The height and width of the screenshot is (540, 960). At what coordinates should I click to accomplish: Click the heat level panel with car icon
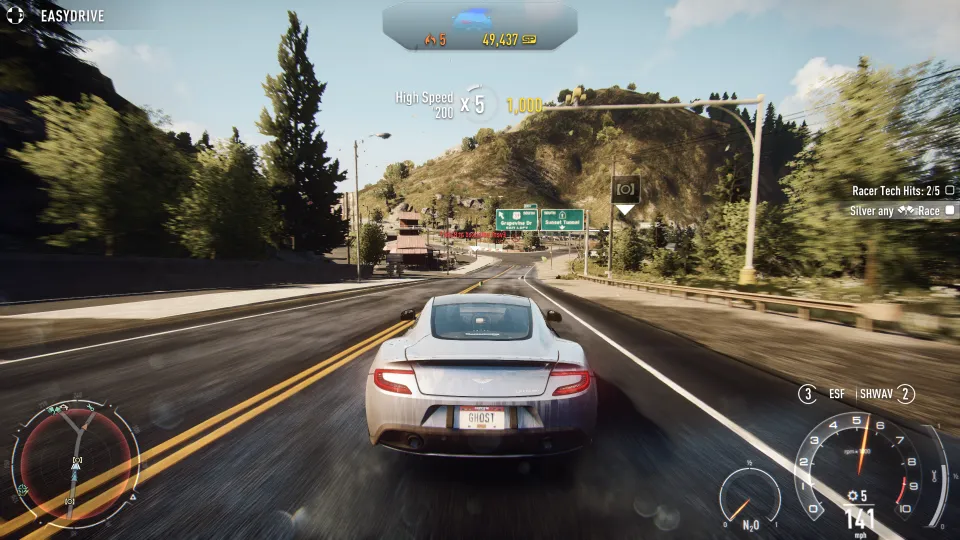479,27
